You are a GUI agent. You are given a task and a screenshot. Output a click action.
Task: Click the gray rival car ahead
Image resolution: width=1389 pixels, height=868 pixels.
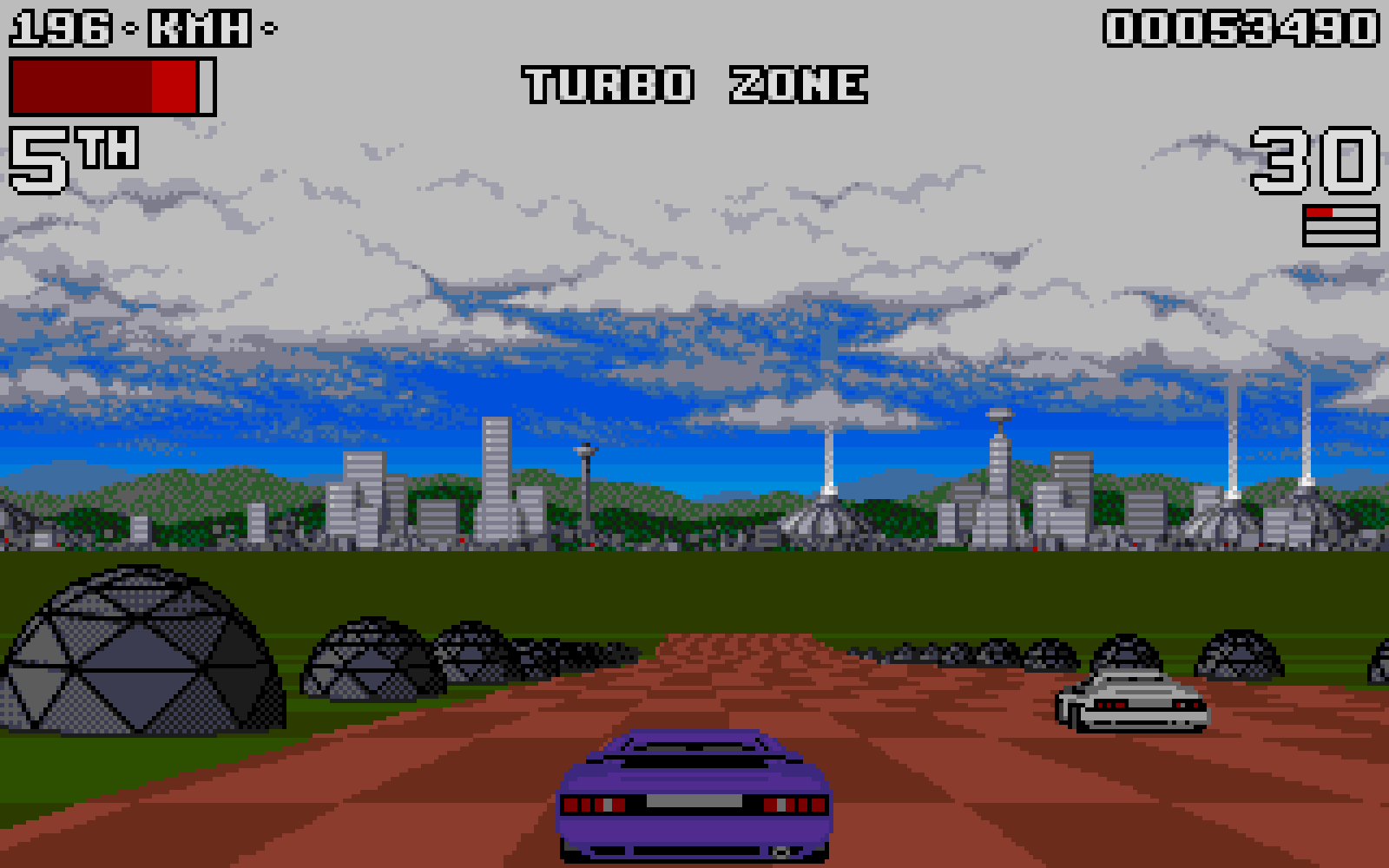(1129, 705)
